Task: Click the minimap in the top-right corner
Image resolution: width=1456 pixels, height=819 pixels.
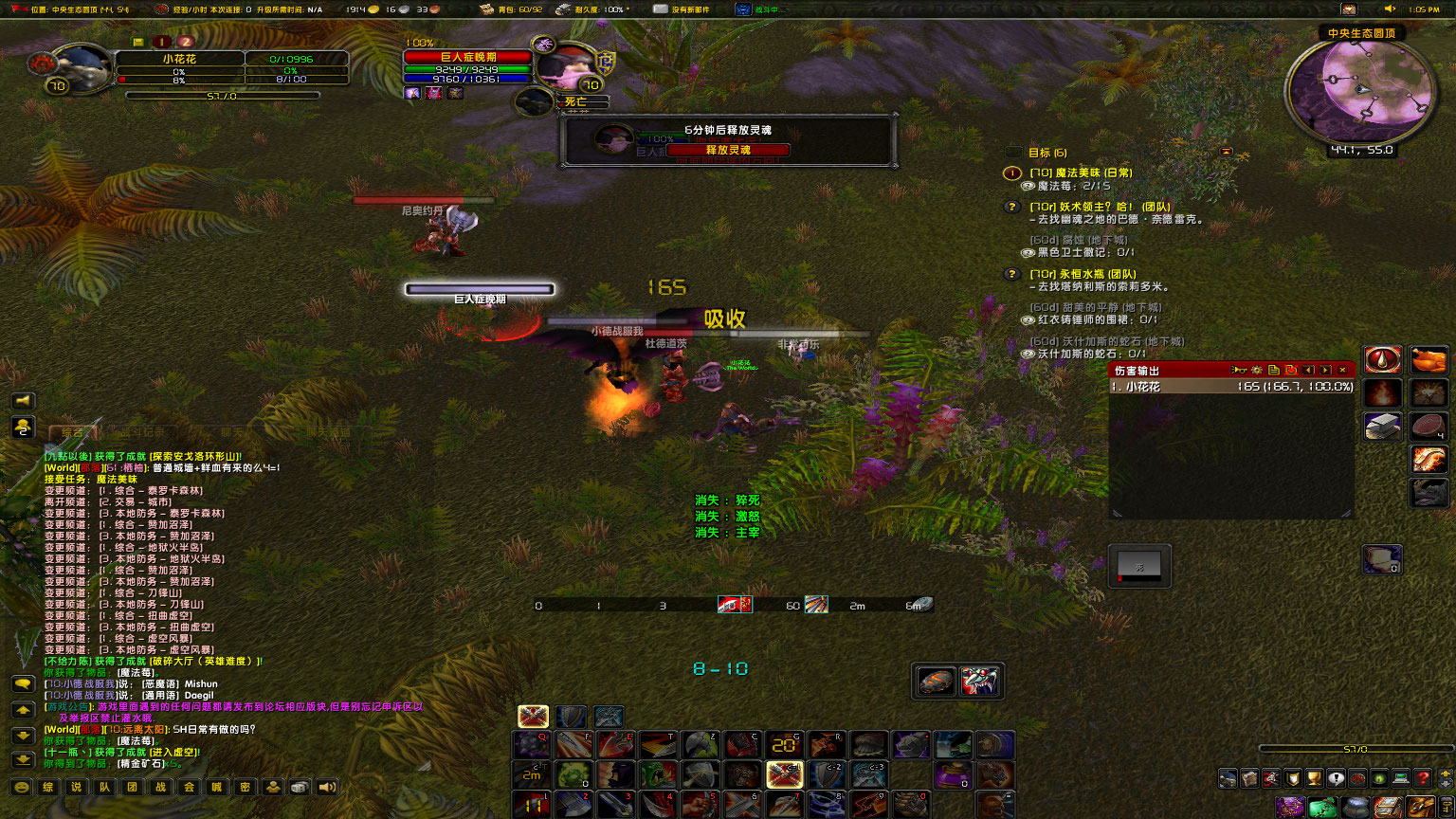Action: point(1359,90)
